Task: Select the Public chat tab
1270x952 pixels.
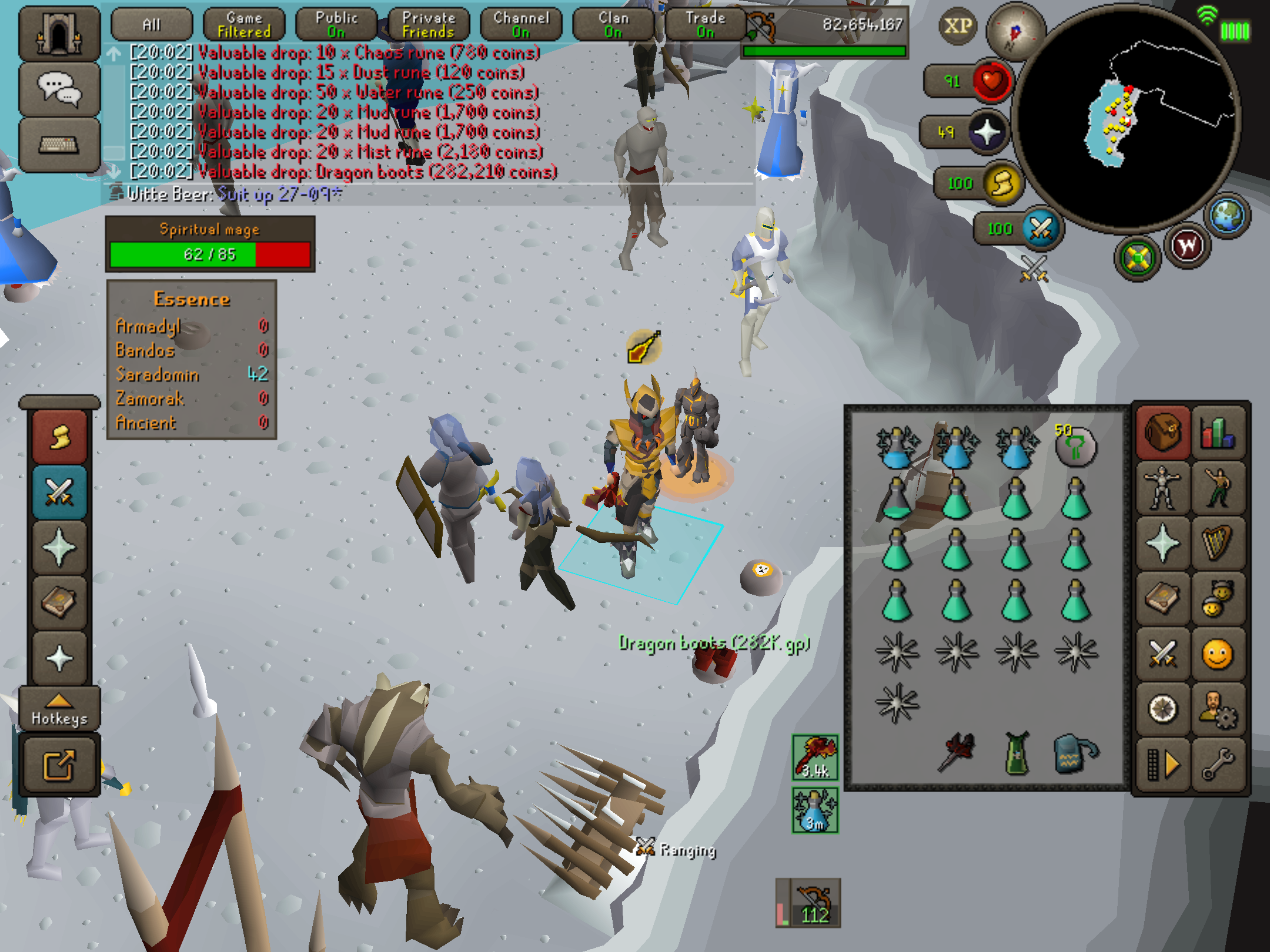Action: click(336, 25)
